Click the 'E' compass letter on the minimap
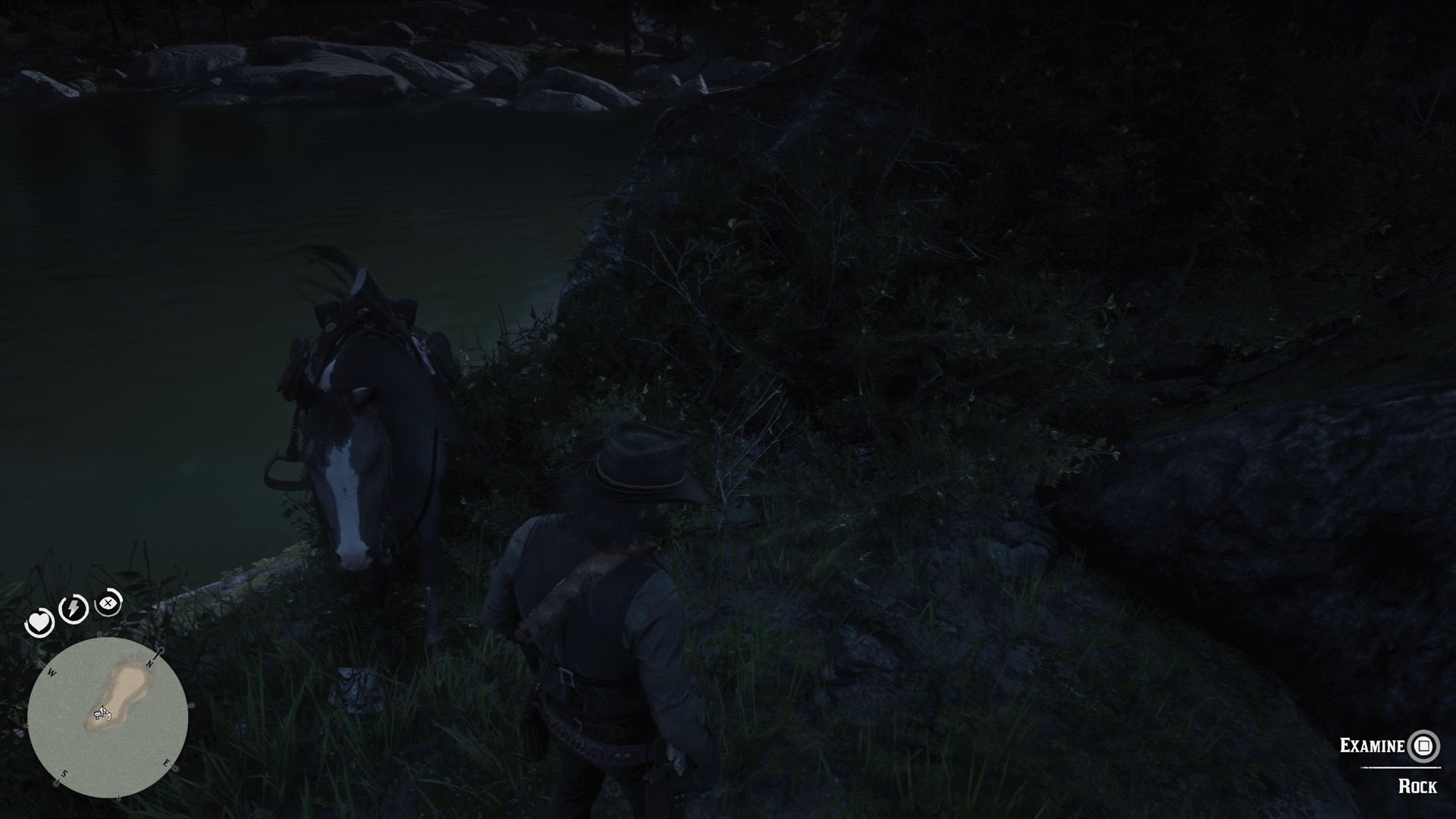 point(166,763)
